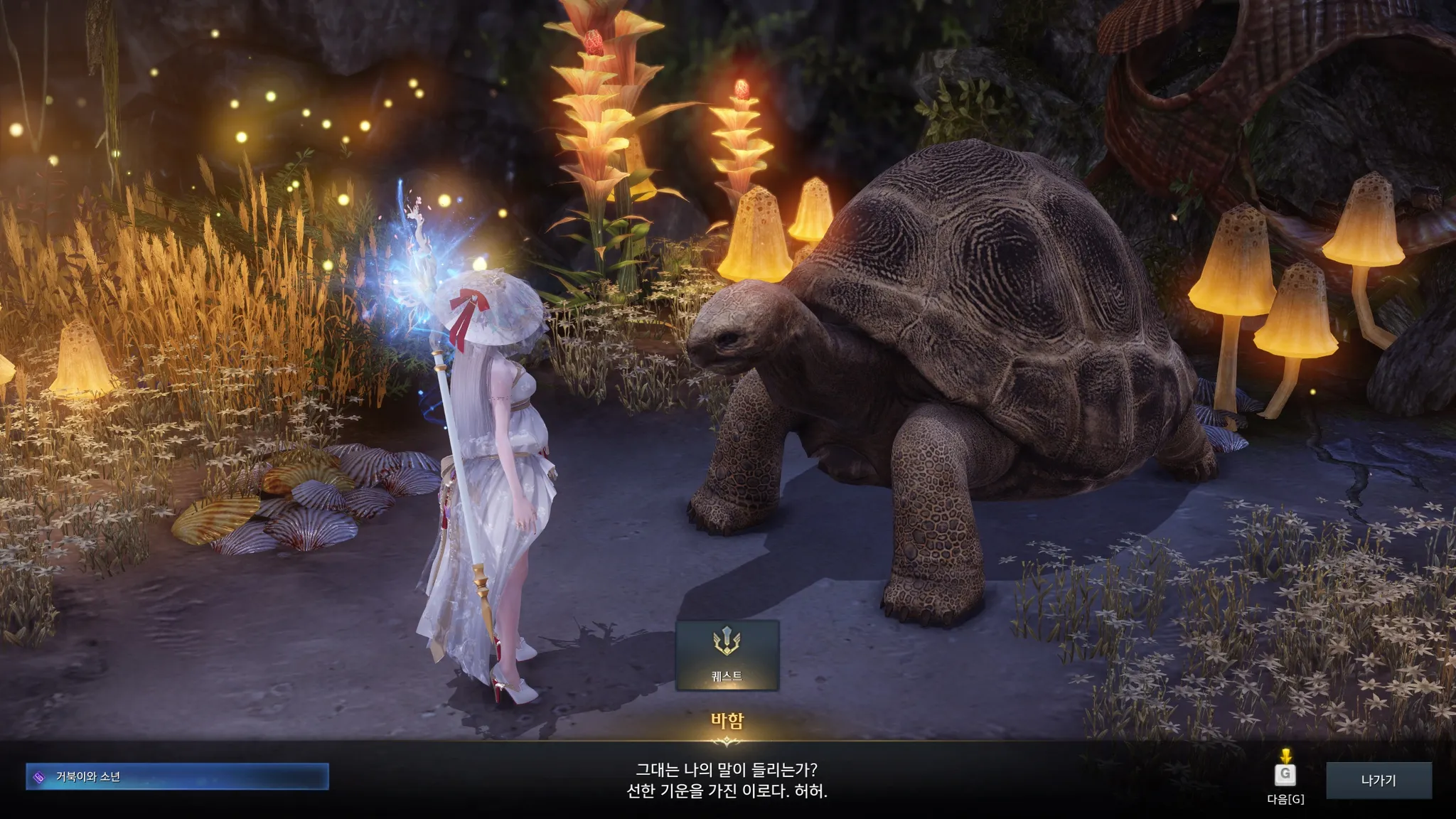
Task: Exit the conversation with 나가기
Action: tap(1378, 780)
